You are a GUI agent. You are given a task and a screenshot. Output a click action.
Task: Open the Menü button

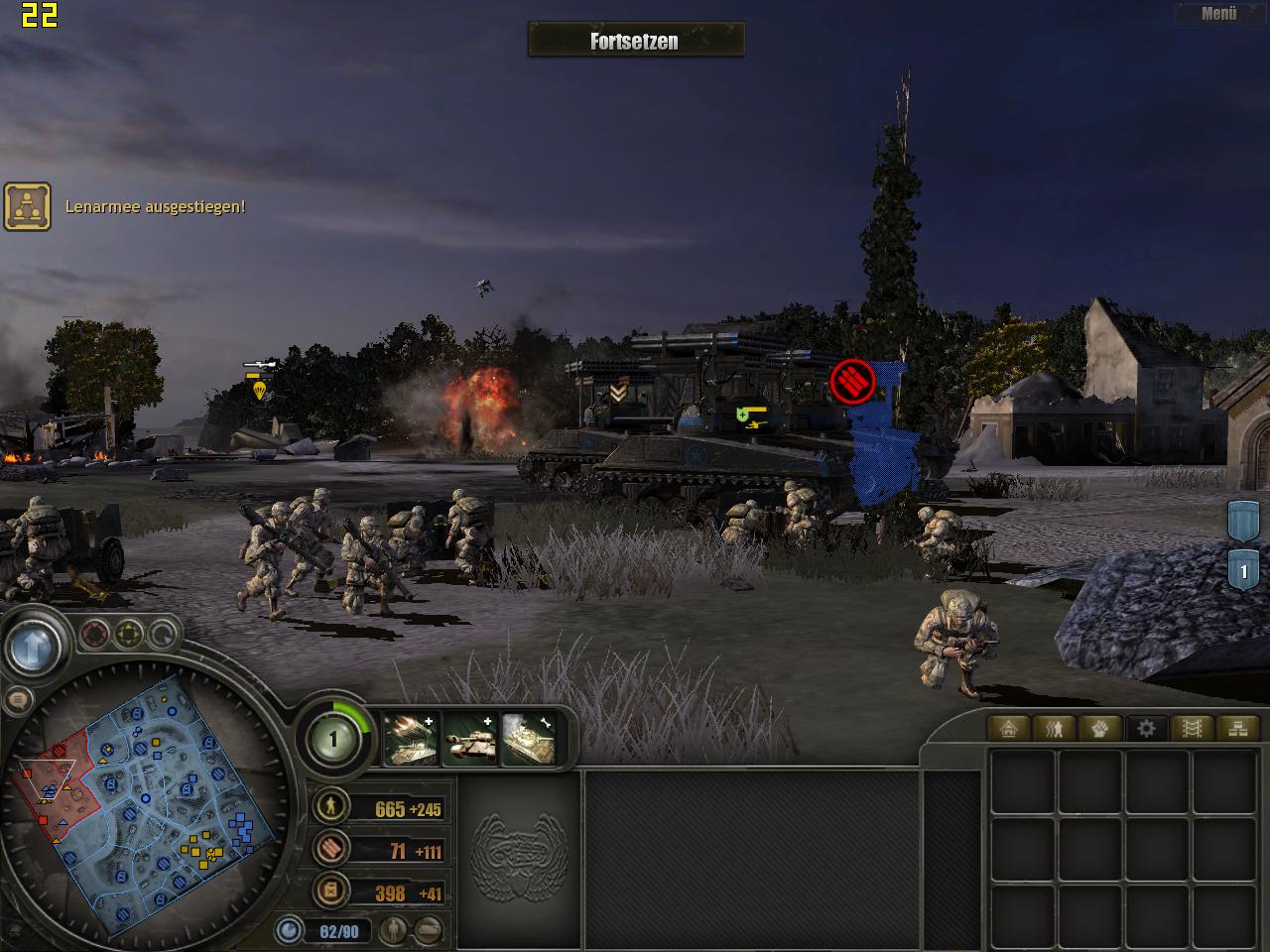pyautogui.click(x=1218, y=14)
